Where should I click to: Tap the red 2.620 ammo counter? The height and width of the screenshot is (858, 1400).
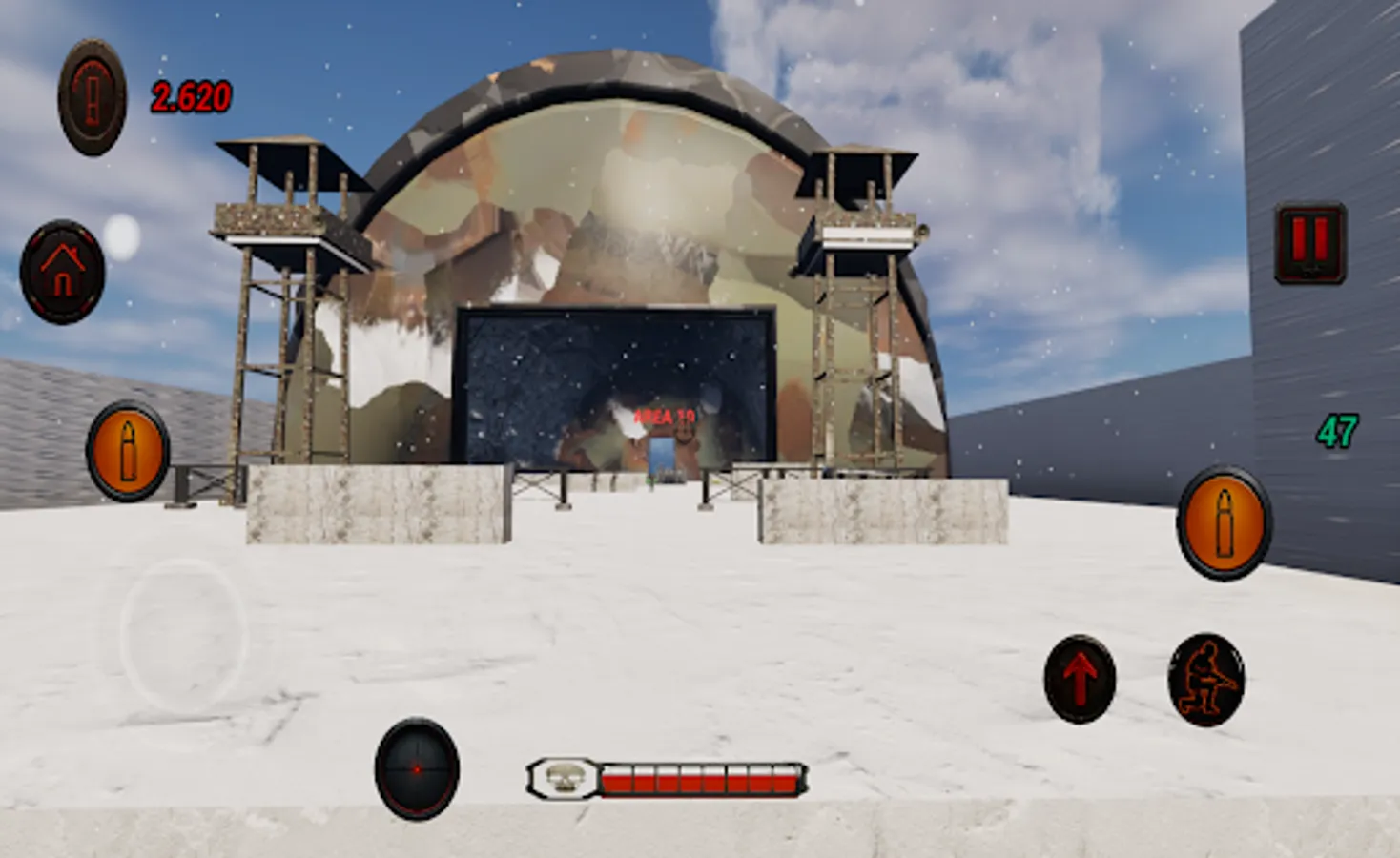point(189,95)
